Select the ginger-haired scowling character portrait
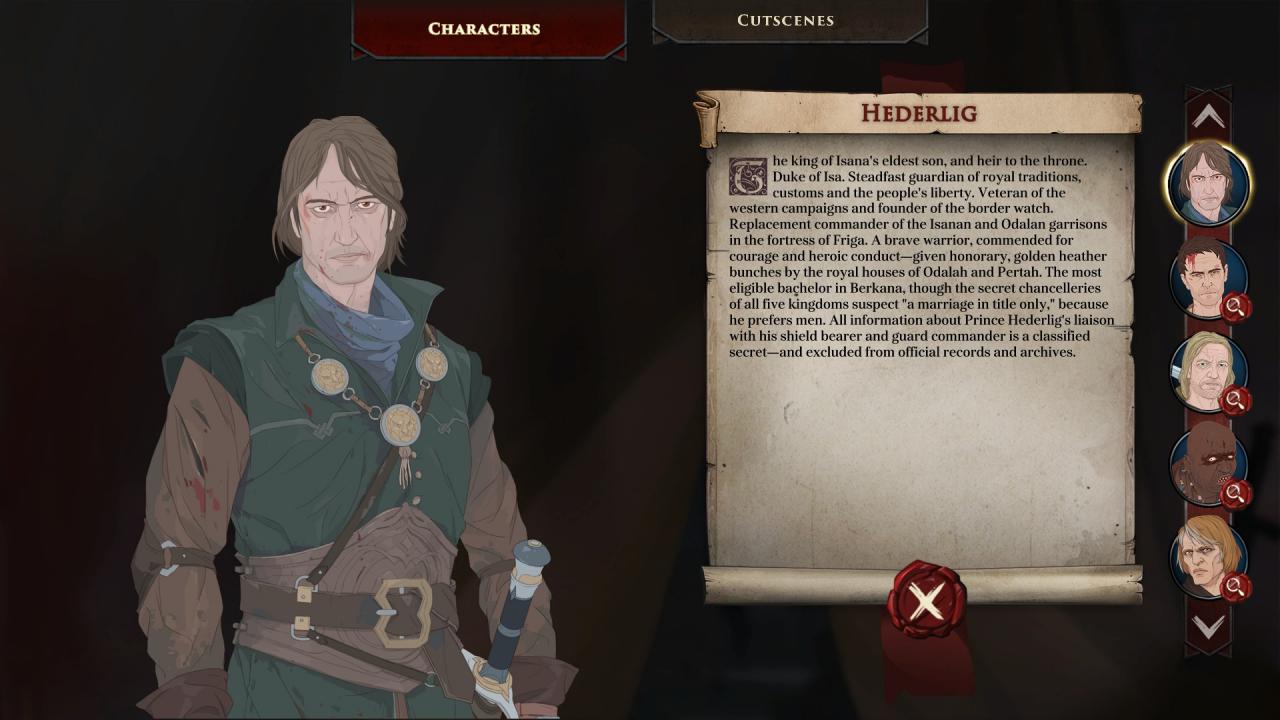Screen dimensions: 1280x720 click(x=1206, y=557)
